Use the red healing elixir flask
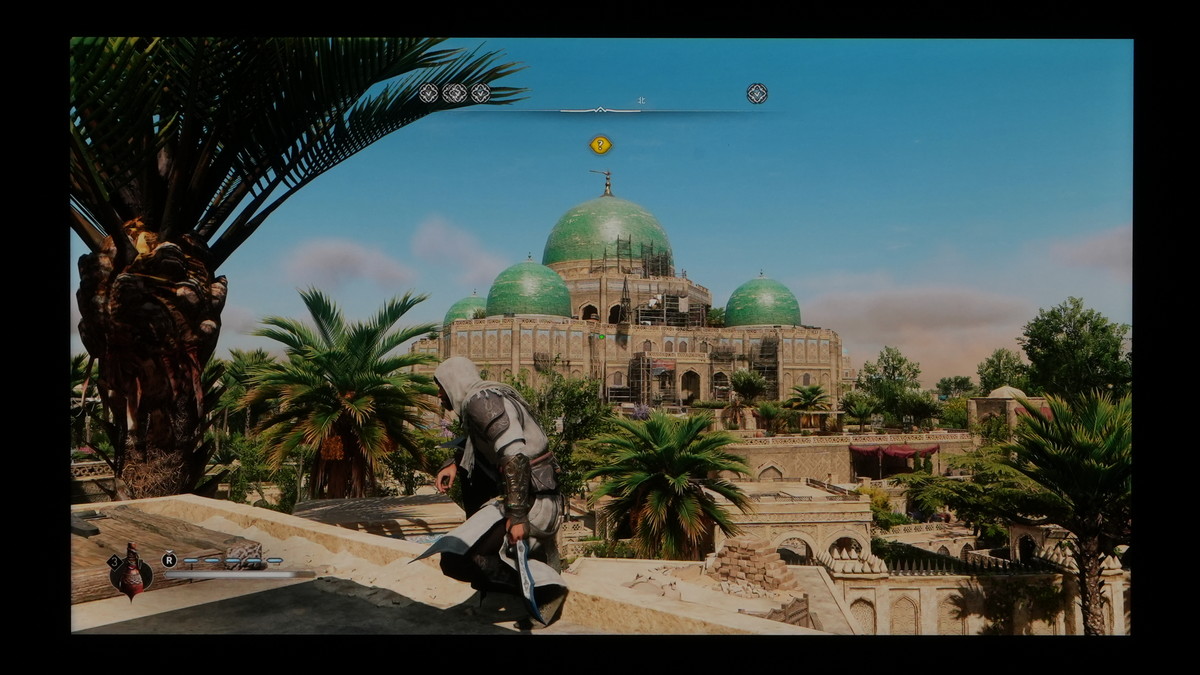 133,573
